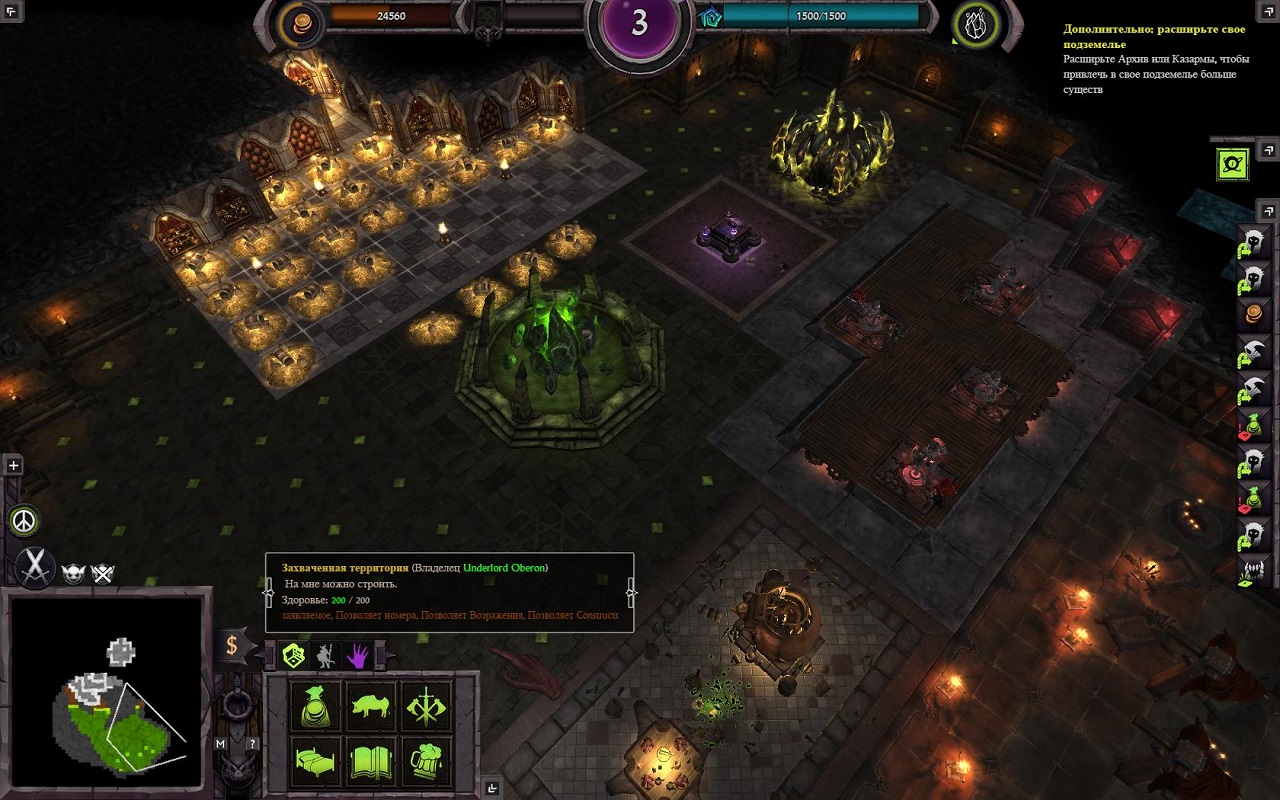This screenshot has height=800, width=1280.
Task: Toggle the peace symbol button
Action: pyautogui.click(x=22, y=521)
